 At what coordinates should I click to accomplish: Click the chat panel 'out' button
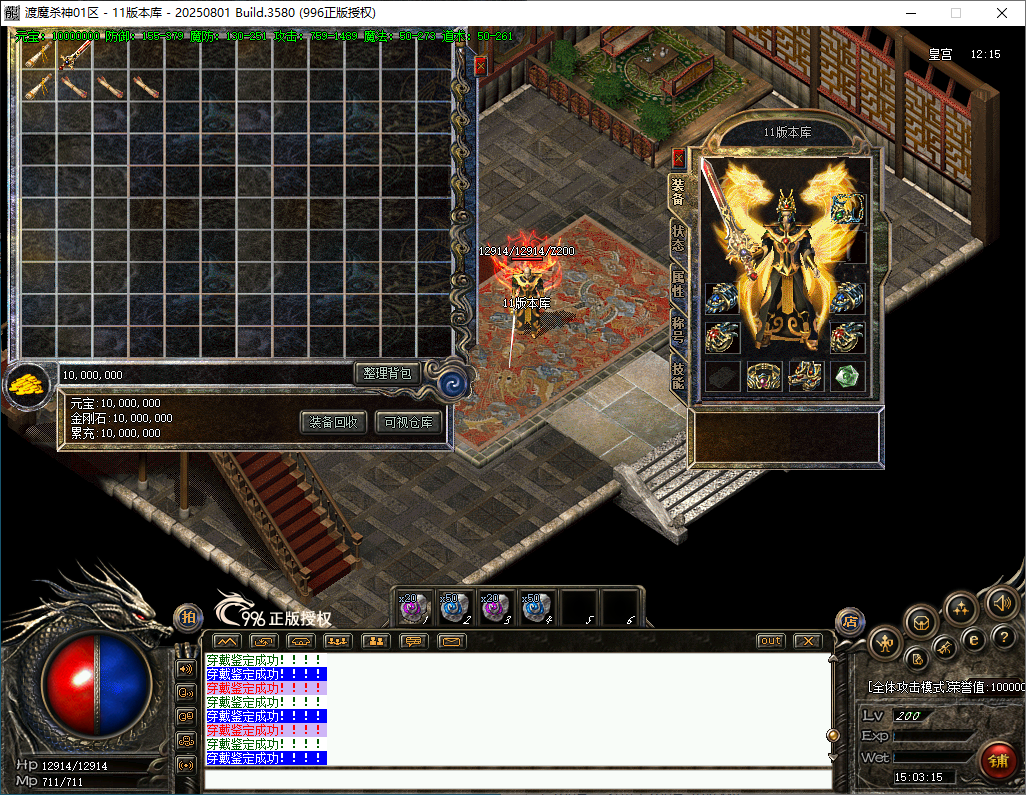[770, 641]
